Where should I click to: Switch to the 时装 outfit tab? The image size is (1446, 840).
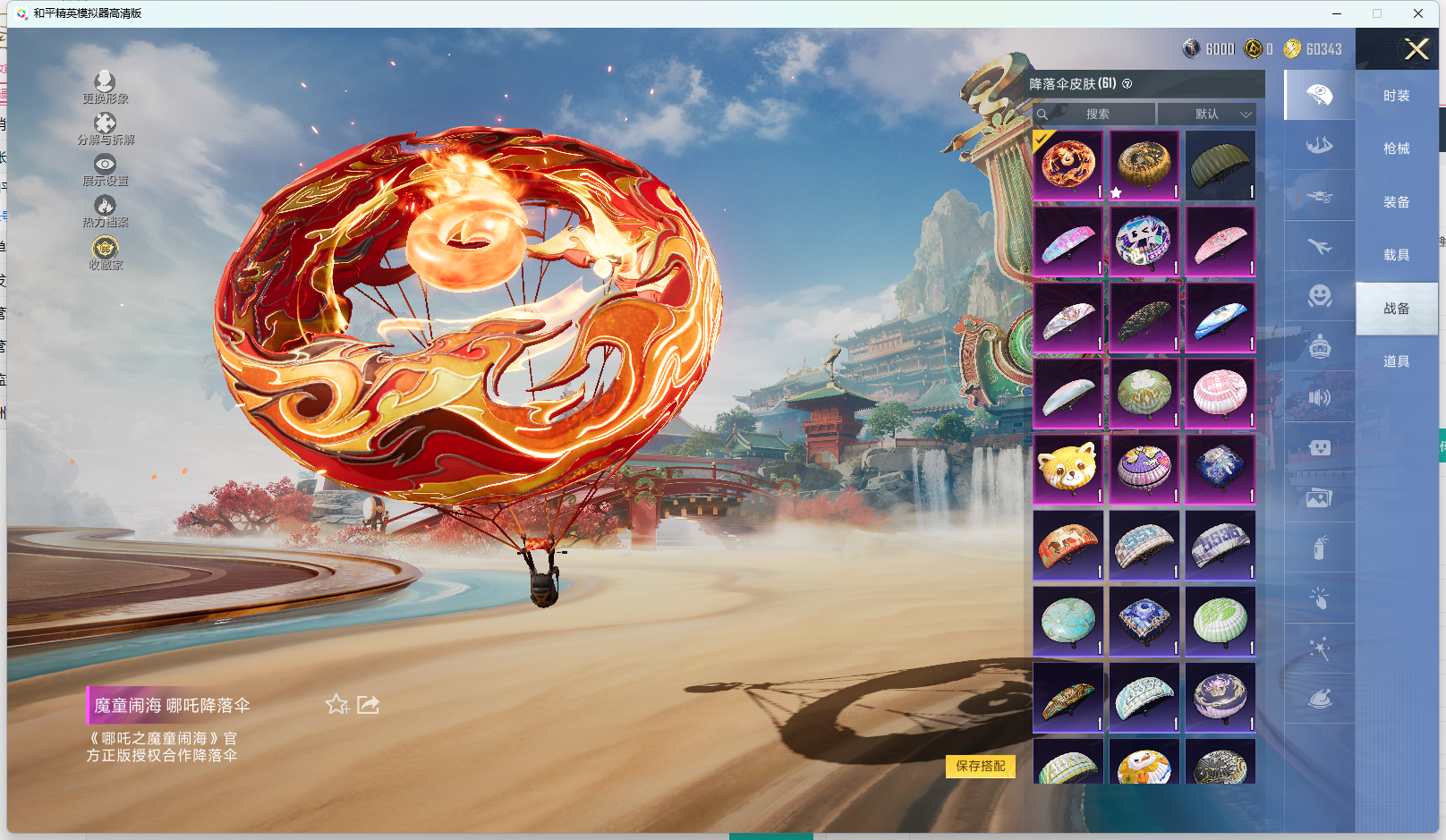pyautogui.click(x=1396, y=96)
